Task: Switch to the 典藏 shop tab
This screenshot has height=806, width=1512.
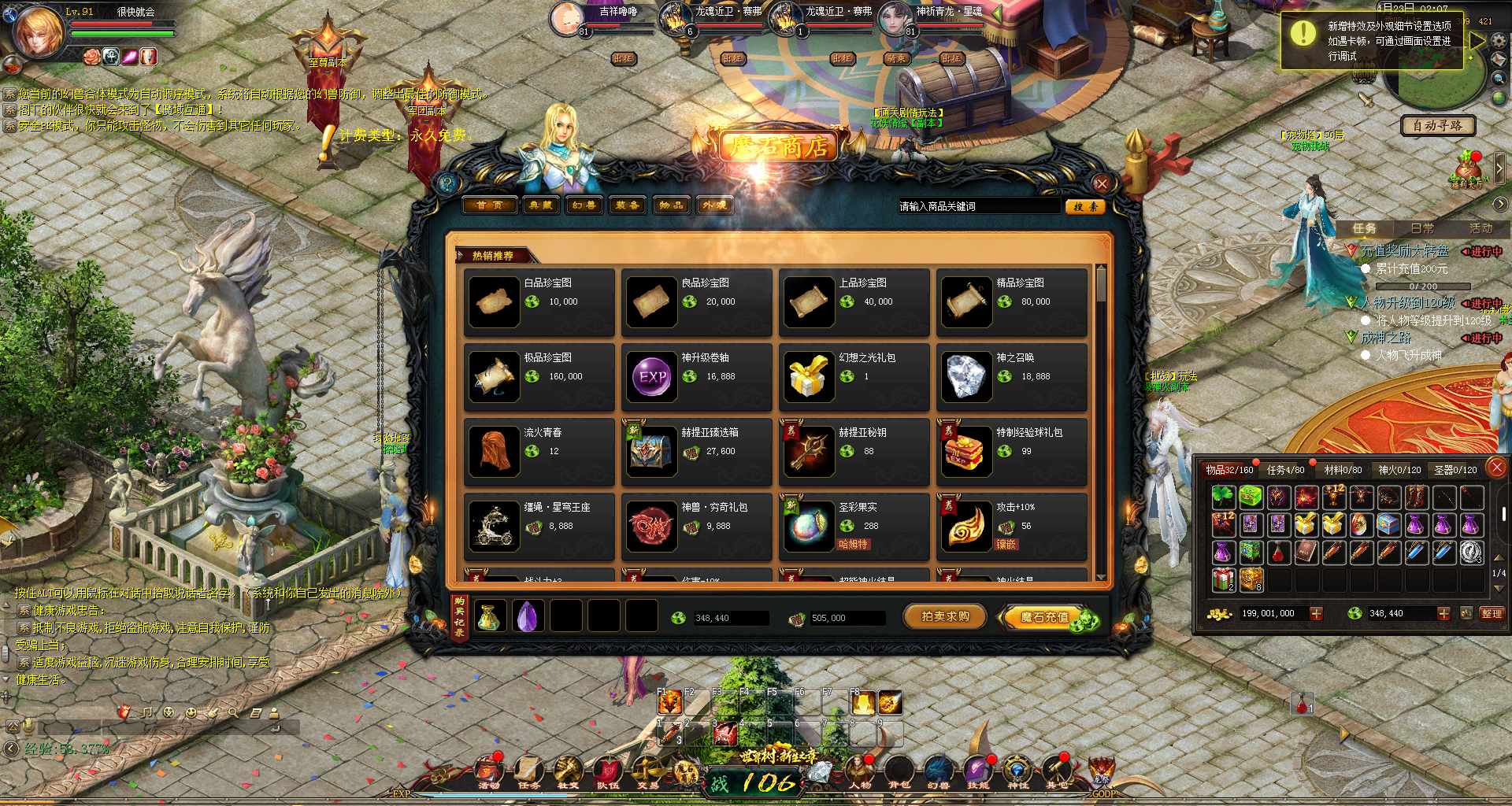Action: [540, 205]
